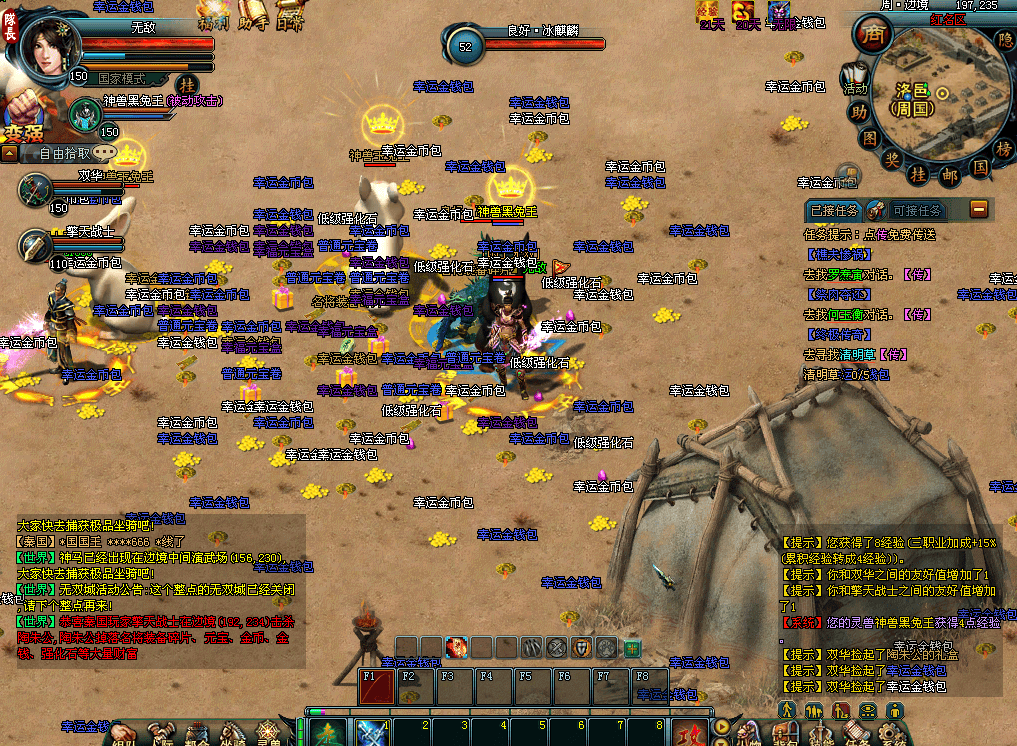Click the 奖 rewards button
Viewport: 1017px width, 746px height.
(892, 160)
